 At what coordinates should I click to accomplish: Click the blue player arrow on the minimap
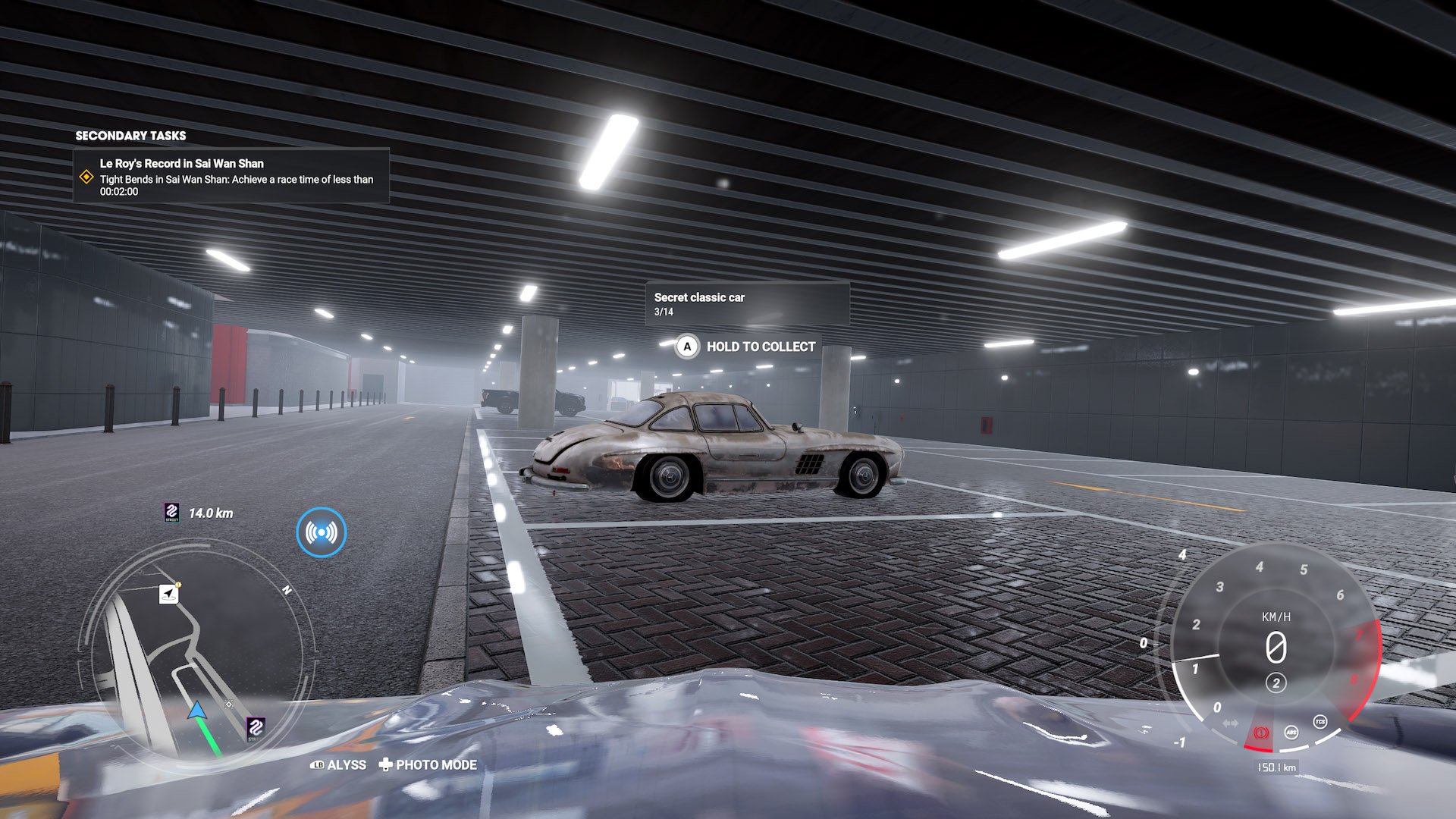pos(196,711)
